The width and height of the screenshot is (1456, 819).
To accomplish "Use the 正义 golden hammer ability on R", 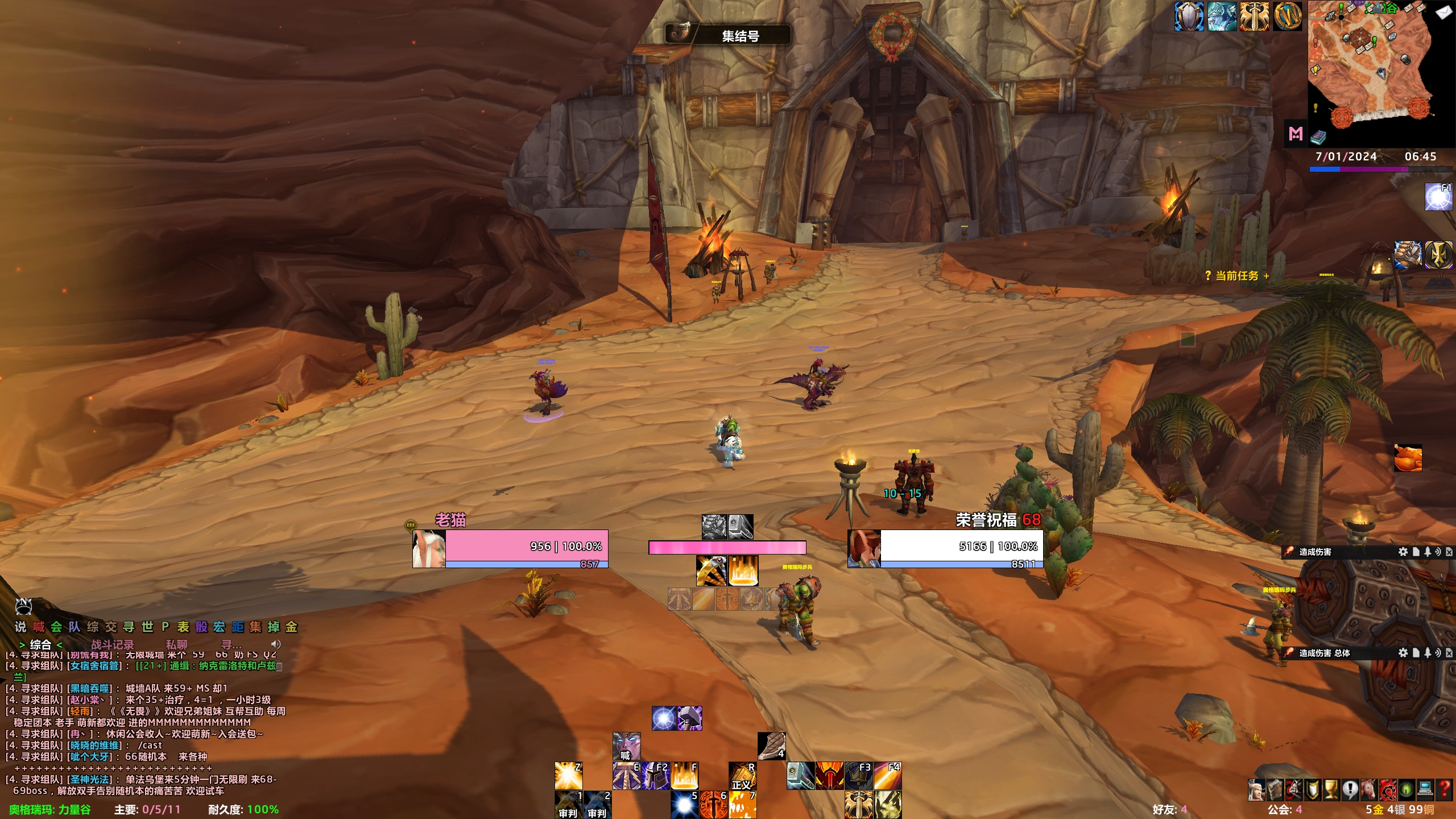I will tap(743, 776).
